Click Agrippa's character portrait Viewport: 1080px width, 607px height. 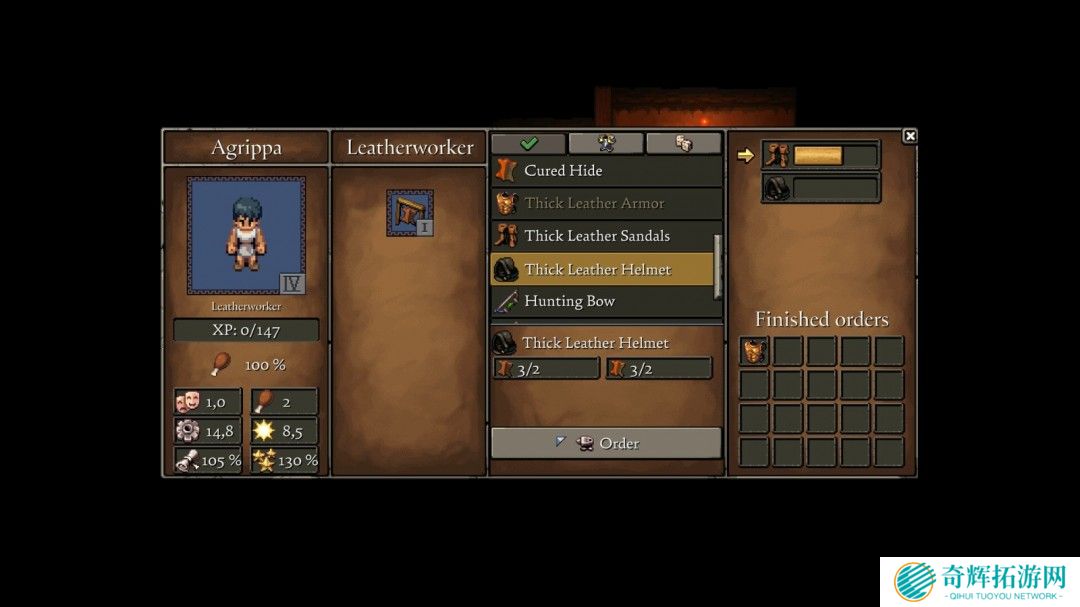click(246, 236)
